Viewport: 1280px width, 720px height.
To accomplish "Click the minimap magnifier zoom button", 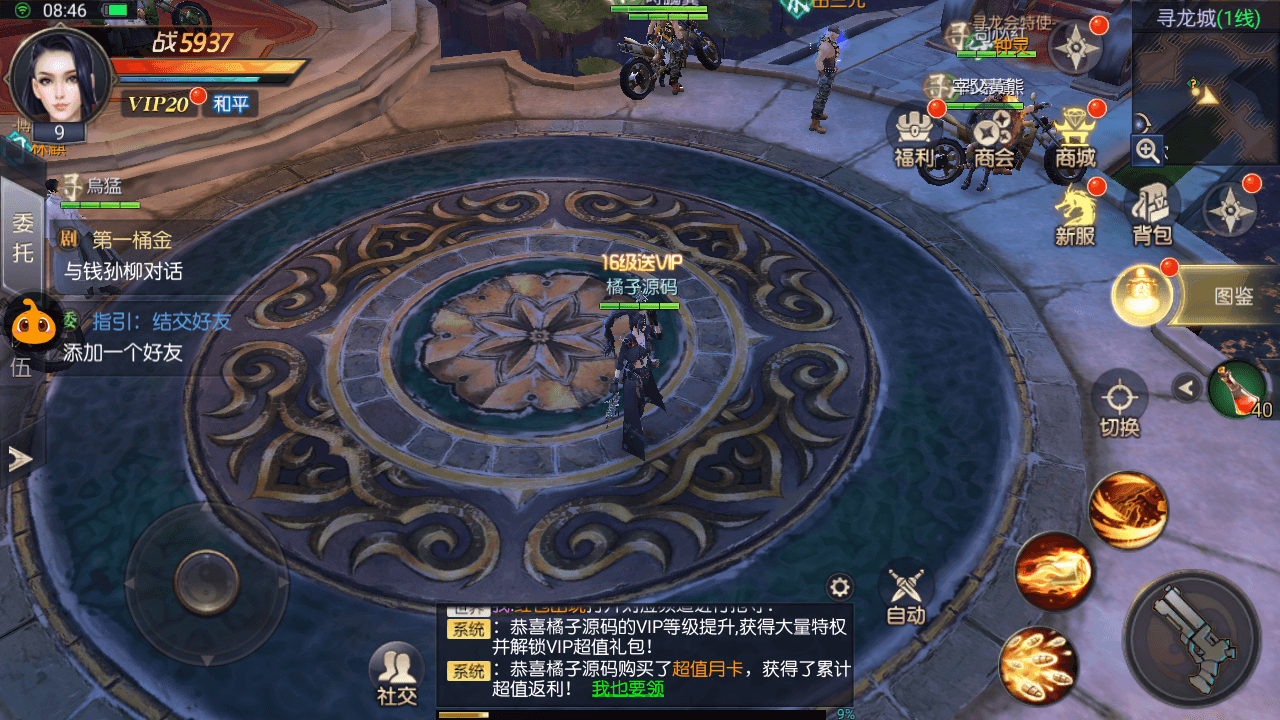I will pyautogui.click(x=1147, y=151).
